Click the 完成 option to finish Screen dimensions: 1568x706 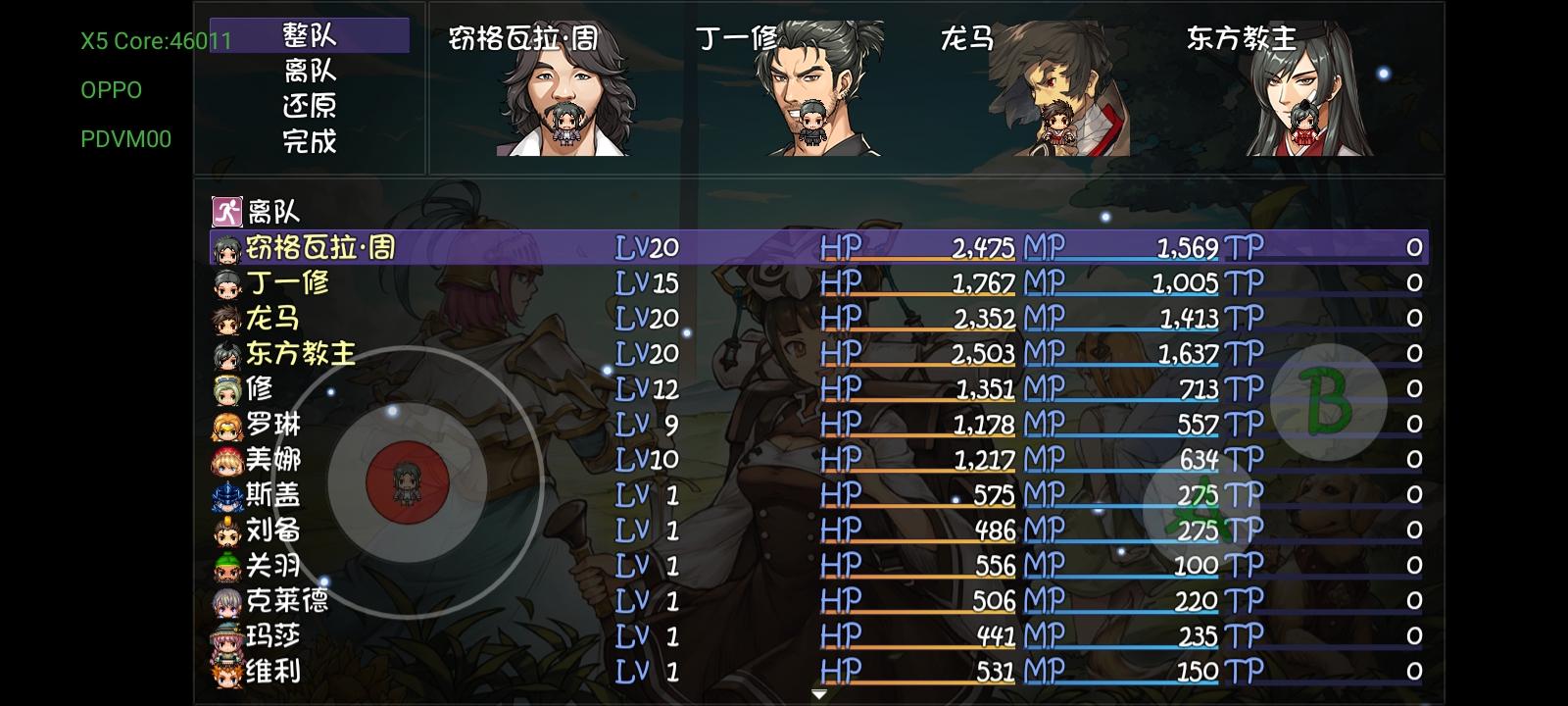(307, 141)
